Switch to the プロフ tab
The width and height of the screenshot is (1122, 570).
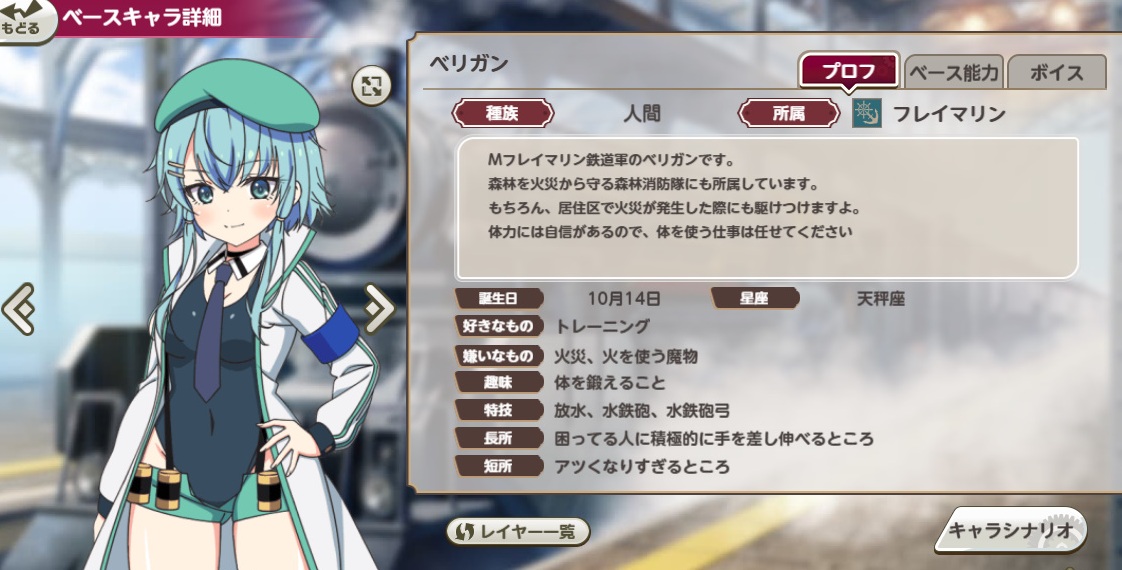(x=848, y=72)
